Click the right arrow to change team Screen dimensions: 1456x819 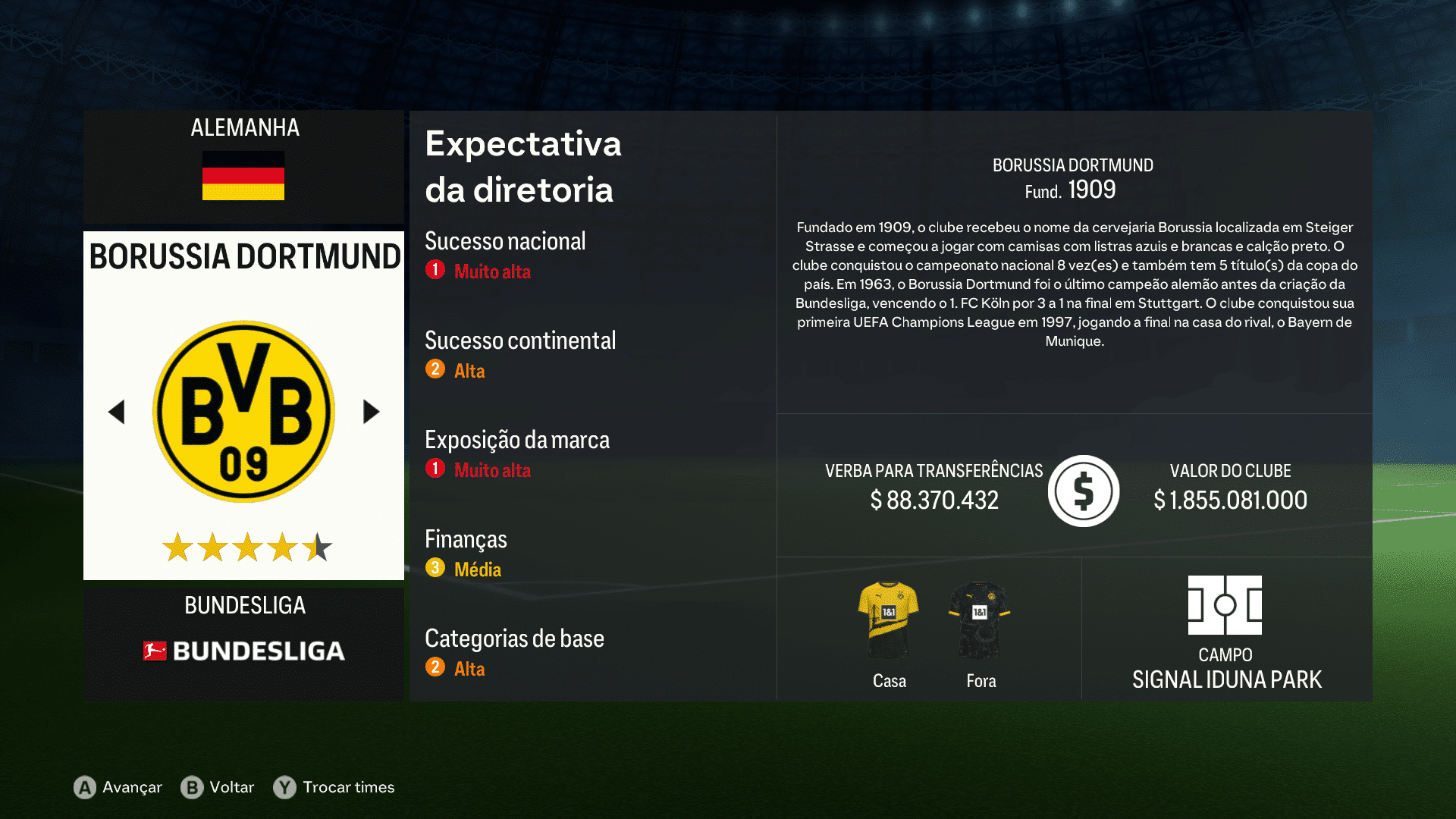pos(371,410)
